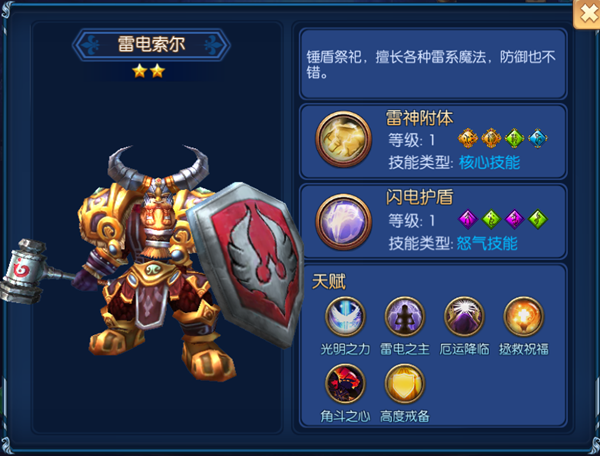Inspect the 厄运降临 talent icon

click(463, 315)
